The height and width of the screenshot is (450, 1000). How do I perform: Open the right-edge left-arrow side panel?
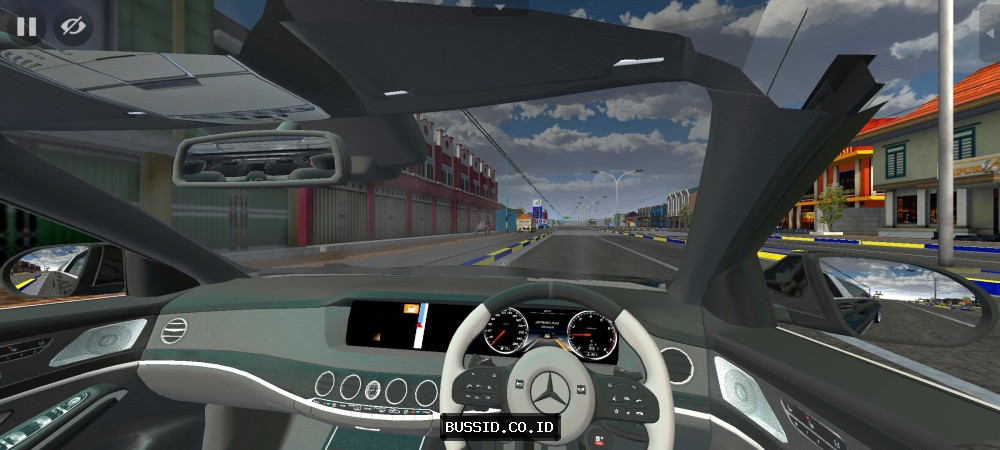(988, 31)
